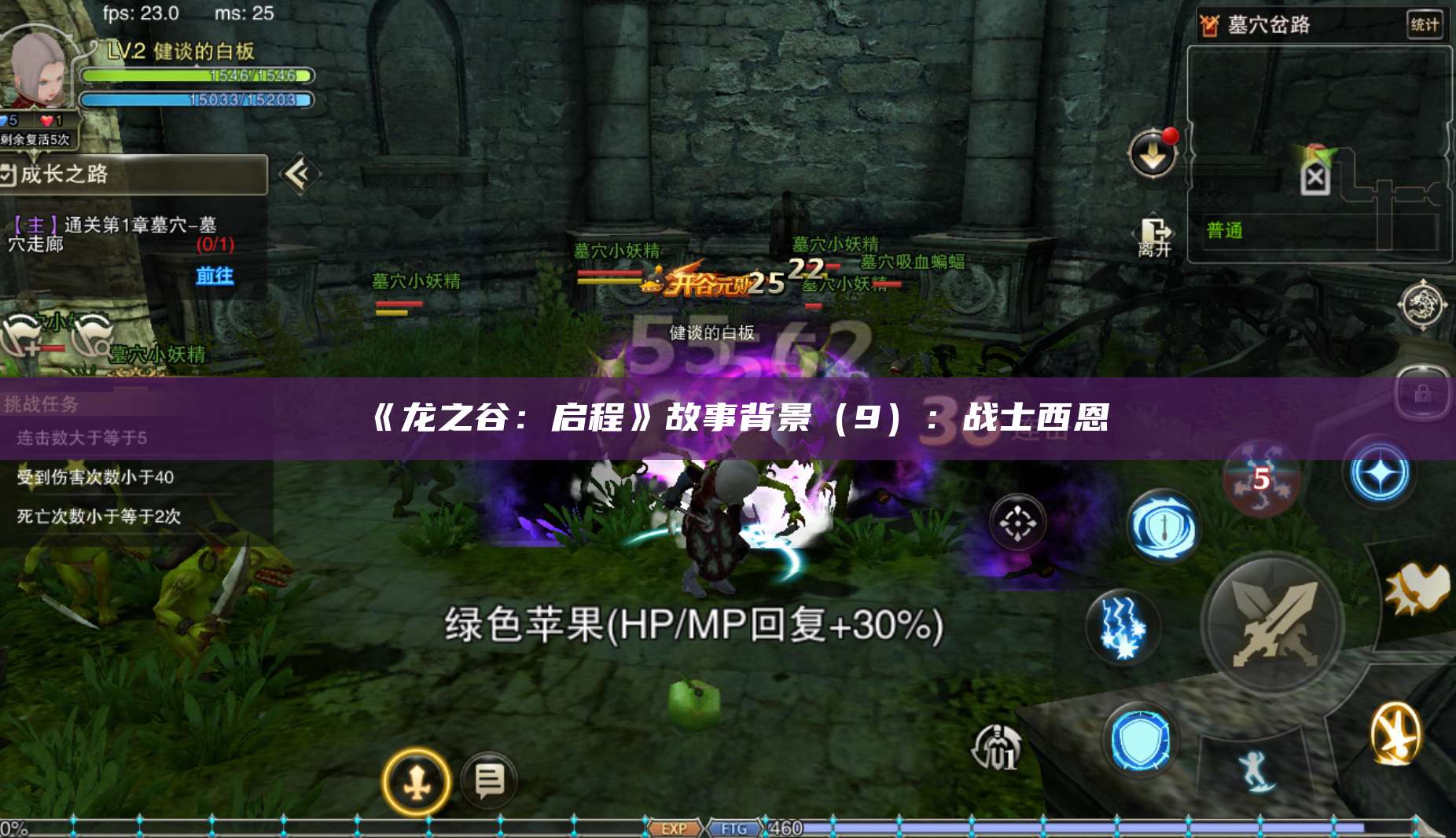The width and height of the screenshot is (1456, 838).
Task: Open the chat bubble icon at bottom
Action: point(489,779)
